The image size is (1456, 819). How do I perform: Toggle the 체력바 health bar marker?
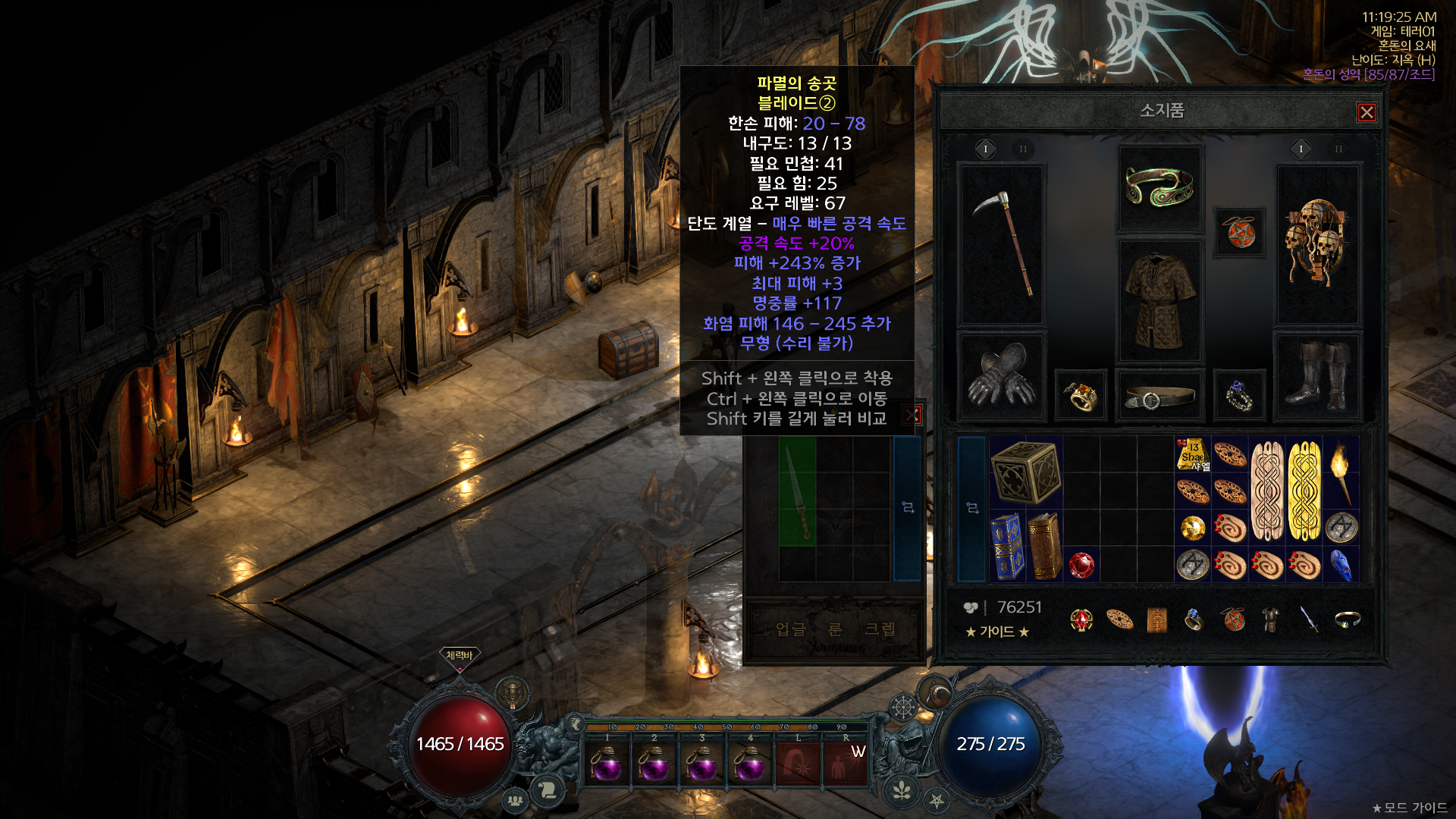459,656
